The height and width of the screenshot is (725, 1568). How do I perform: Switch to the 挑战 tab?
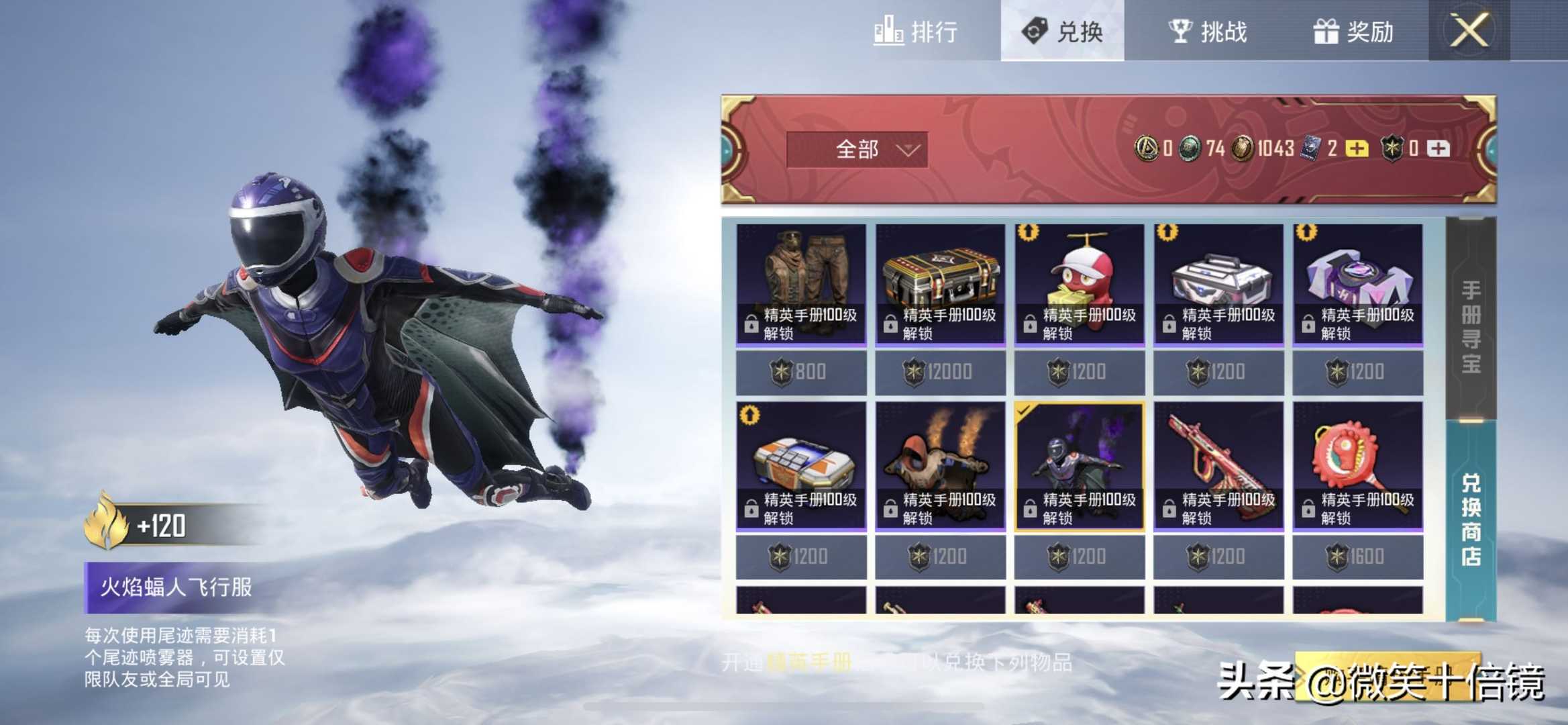(1208, 32)
